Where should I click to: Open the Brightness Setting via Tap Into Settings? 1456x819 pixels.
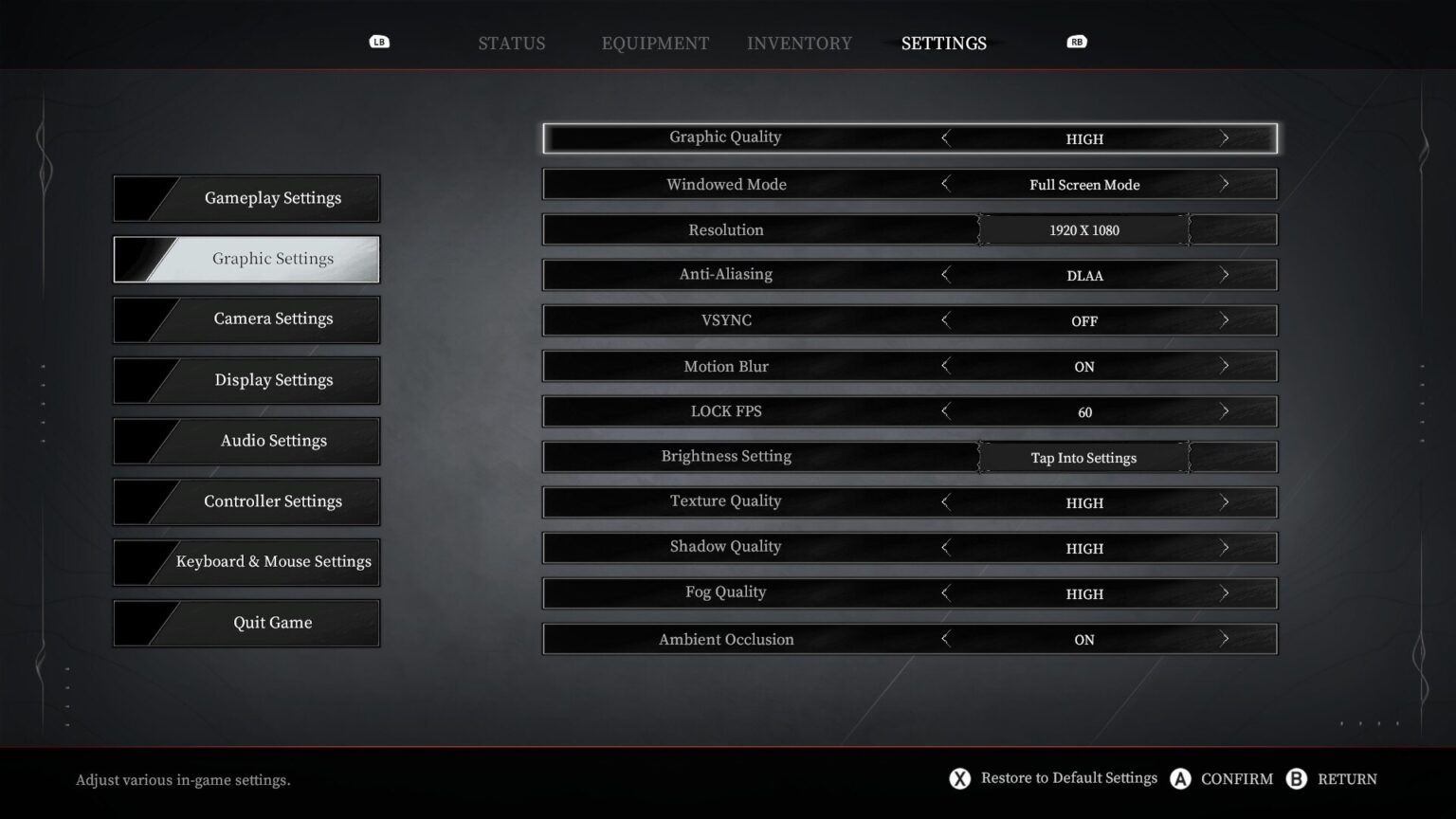click(x=1083, y=457)
